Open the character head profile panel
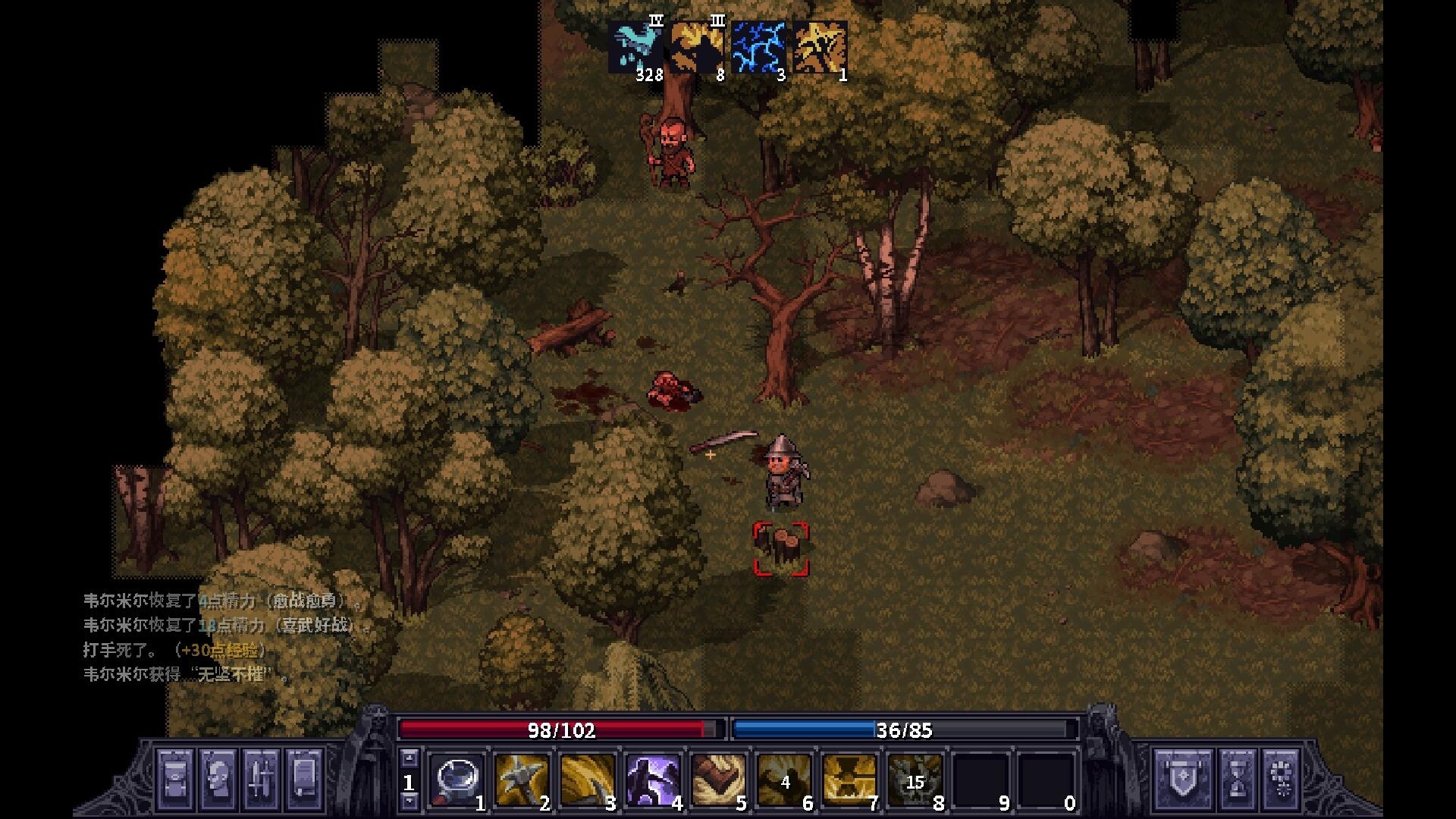1456x819 pixels. pos(218,779)
